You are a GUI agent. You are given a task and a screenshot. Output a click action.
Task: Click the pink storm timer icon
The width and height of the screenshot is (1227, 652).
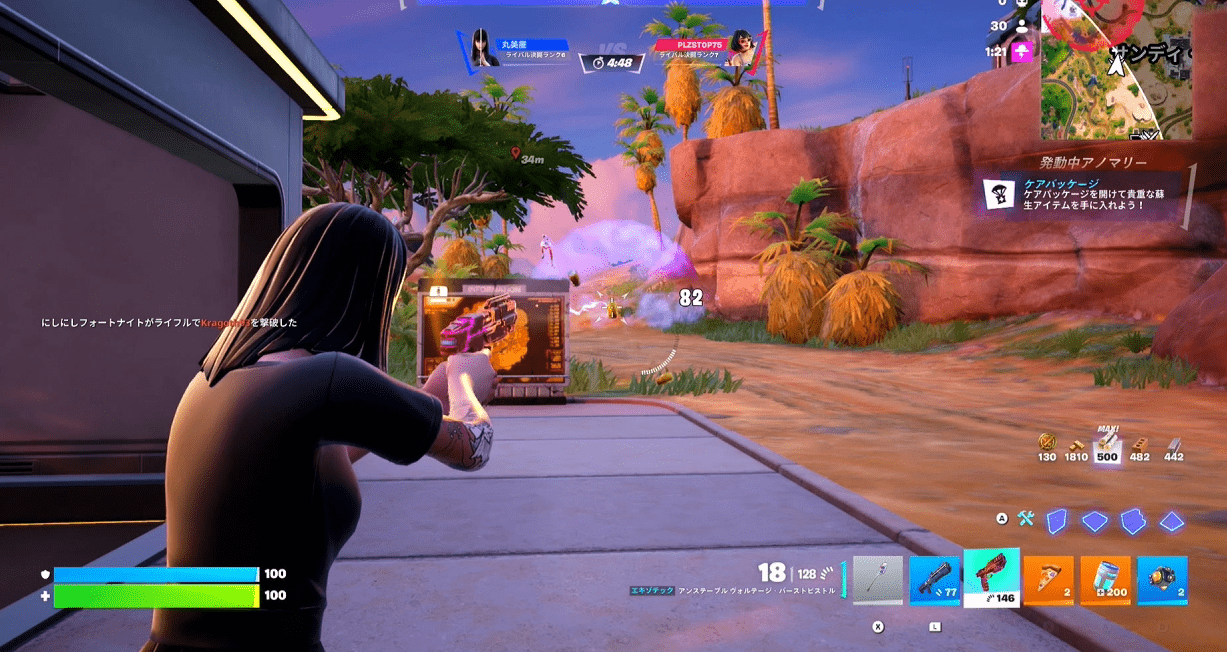coord(1021,52)
